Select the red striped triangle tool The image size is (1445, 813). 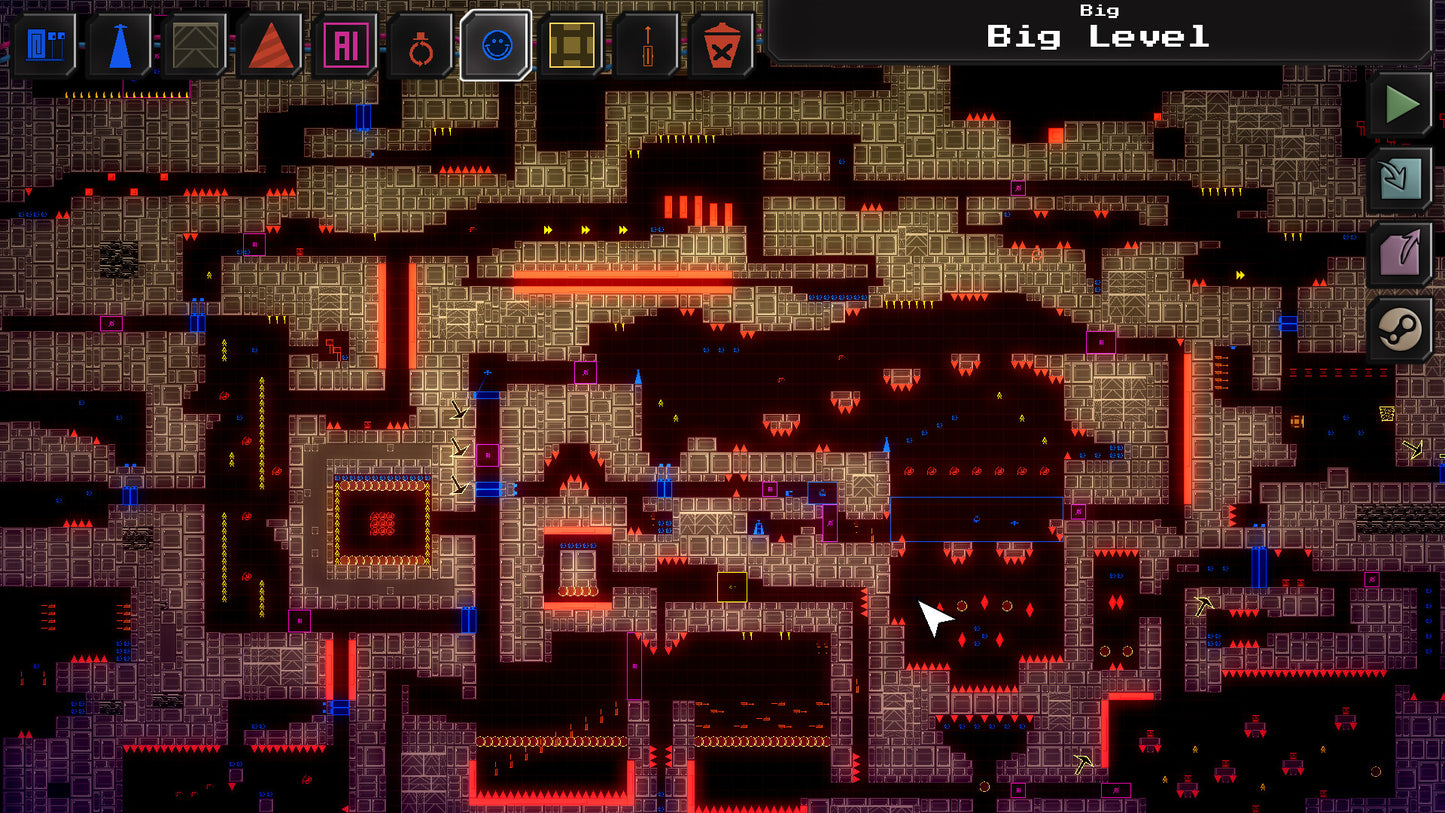tap(270, 45)
